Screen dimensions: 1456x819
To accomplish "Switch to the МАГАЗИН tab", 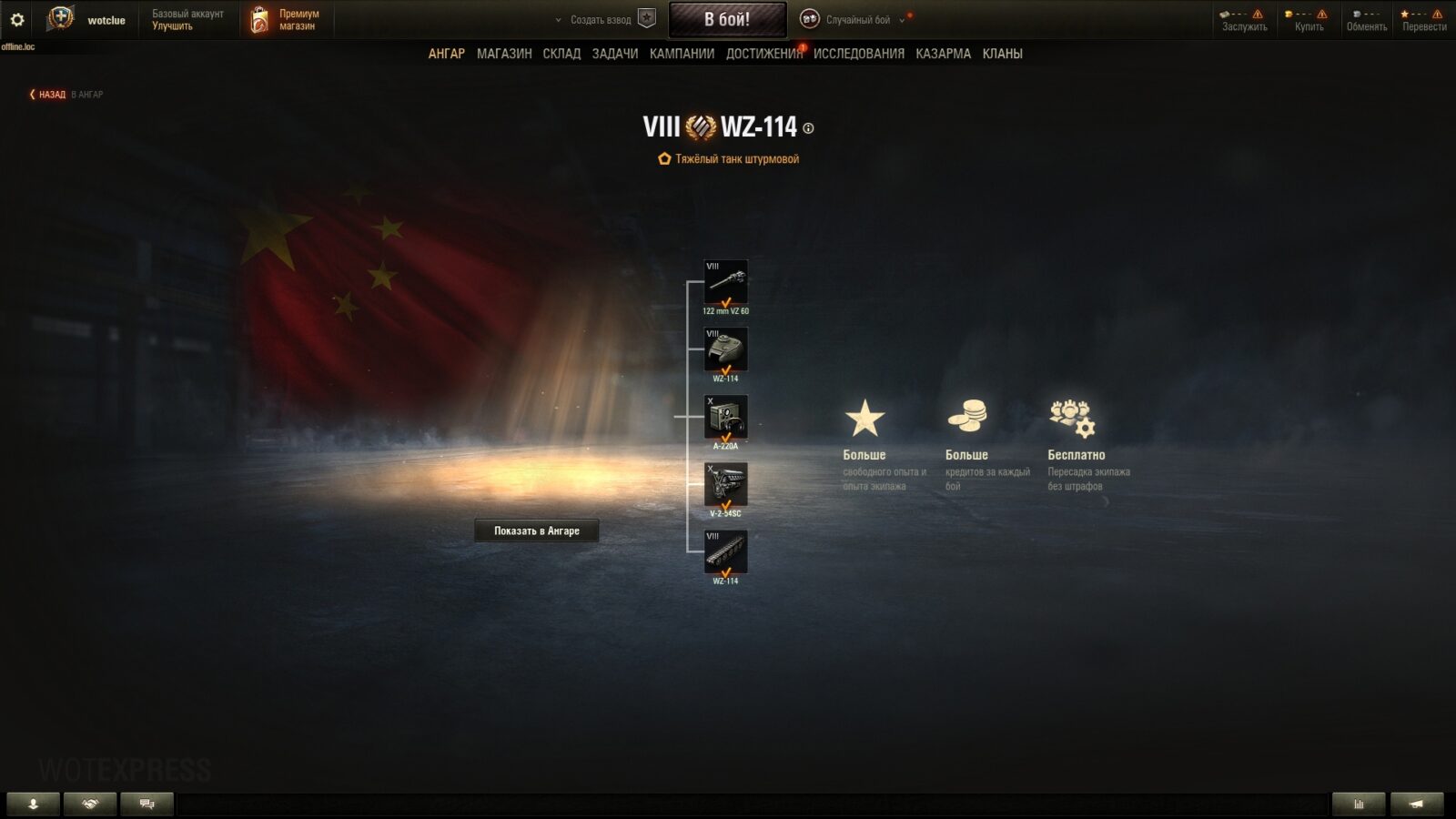I will [504, 54].
